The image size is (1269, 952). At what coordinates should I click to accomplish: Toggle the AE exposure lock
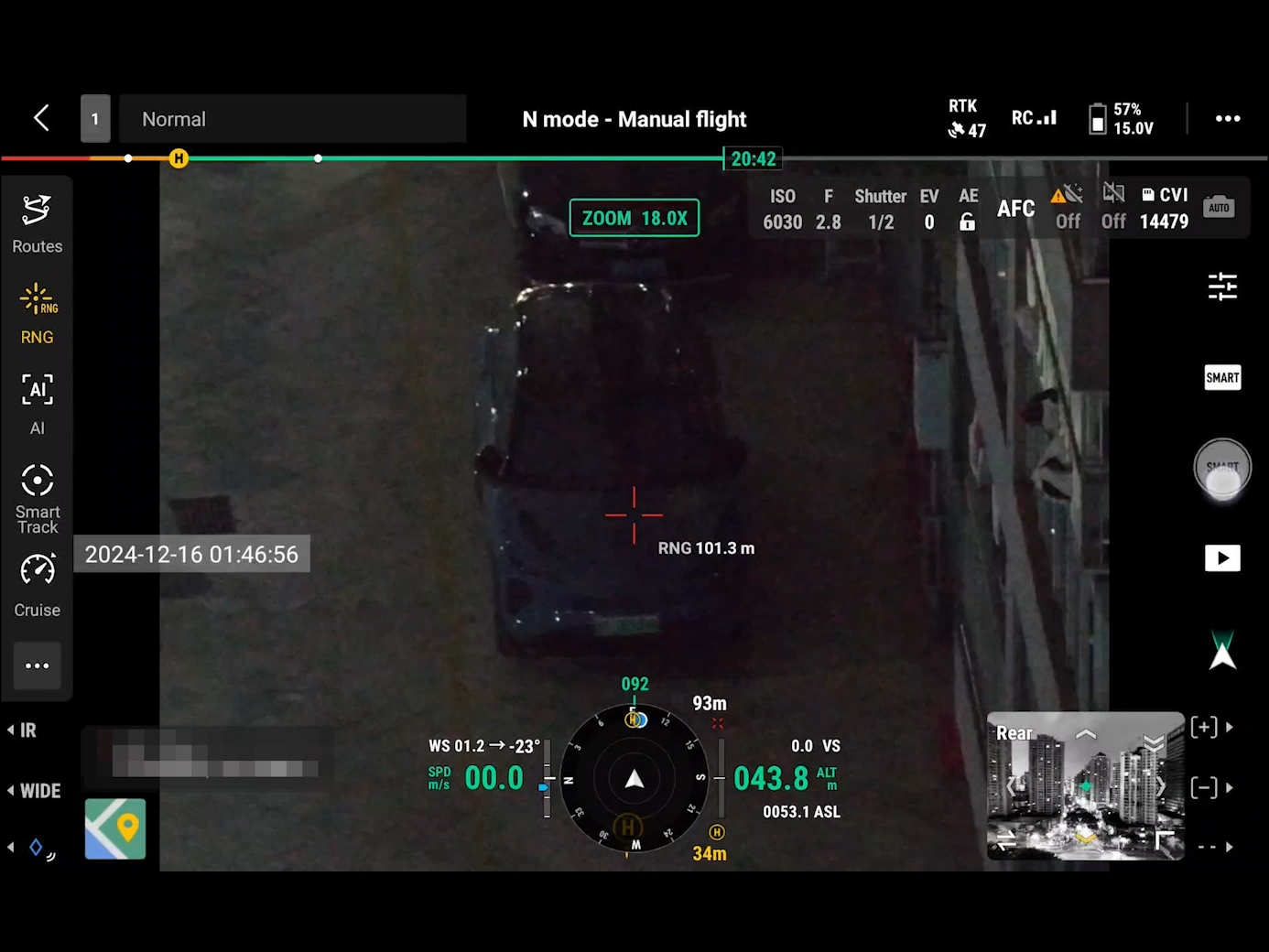pyautogui.click(x=968, y=208)
